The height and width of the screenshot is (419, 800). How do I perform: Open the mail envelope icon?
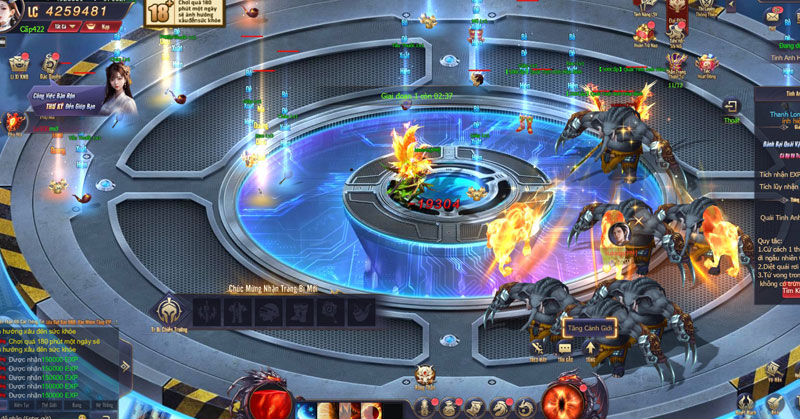[x=774, y=17]
